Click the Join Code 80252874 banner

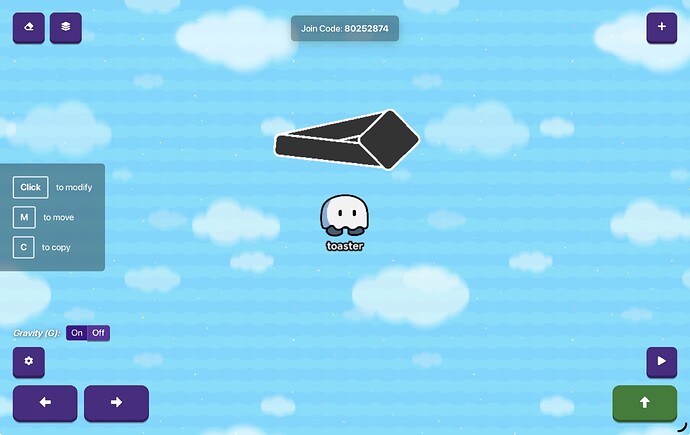pyautogui.click(x=345, y=28)
